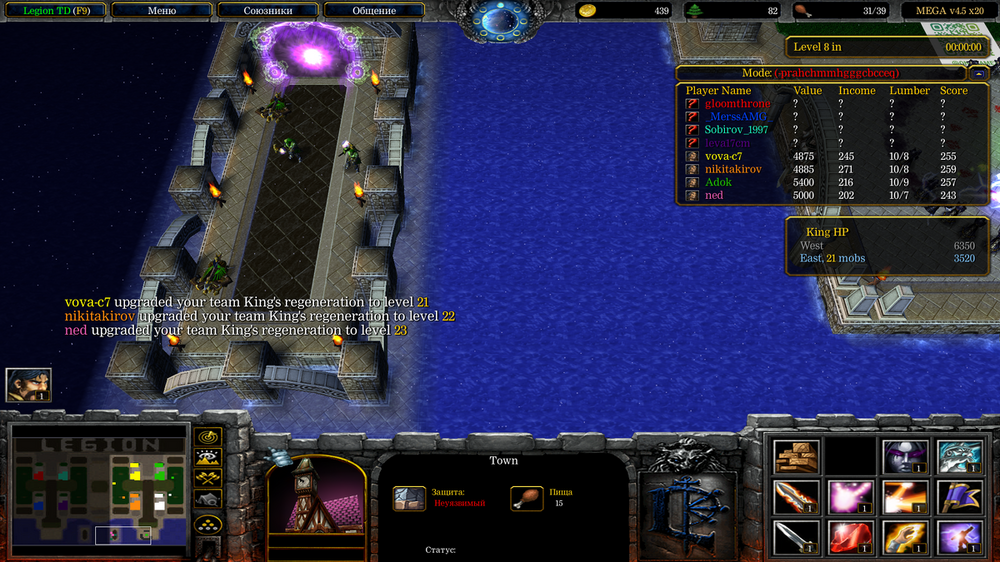Click the lumber planks command icon
The width and height of the screenshot is (1000, 562).
(797, 457)
